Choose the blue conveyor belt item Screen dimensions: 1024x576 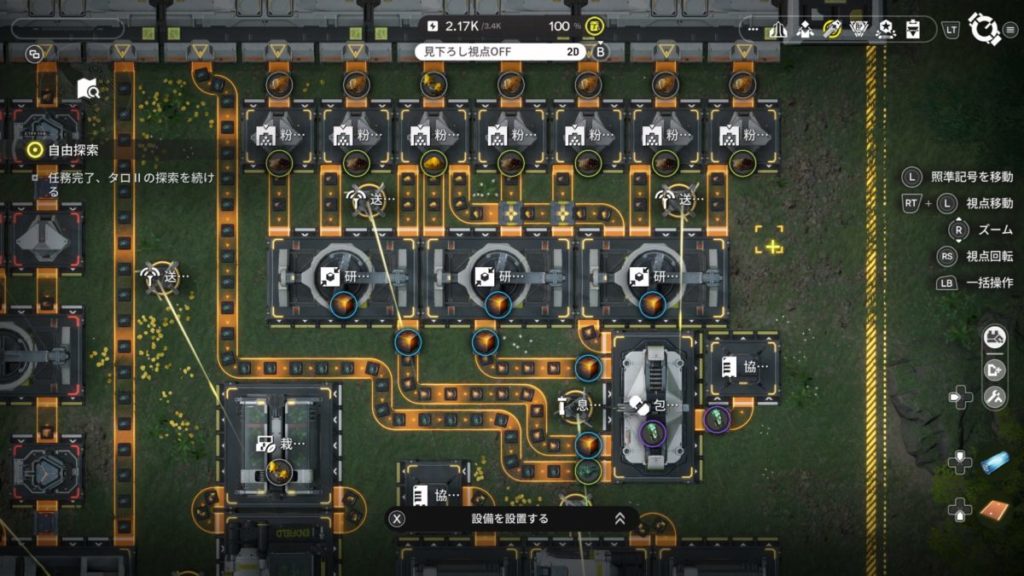pyautogui.click(x=994, y=462)
